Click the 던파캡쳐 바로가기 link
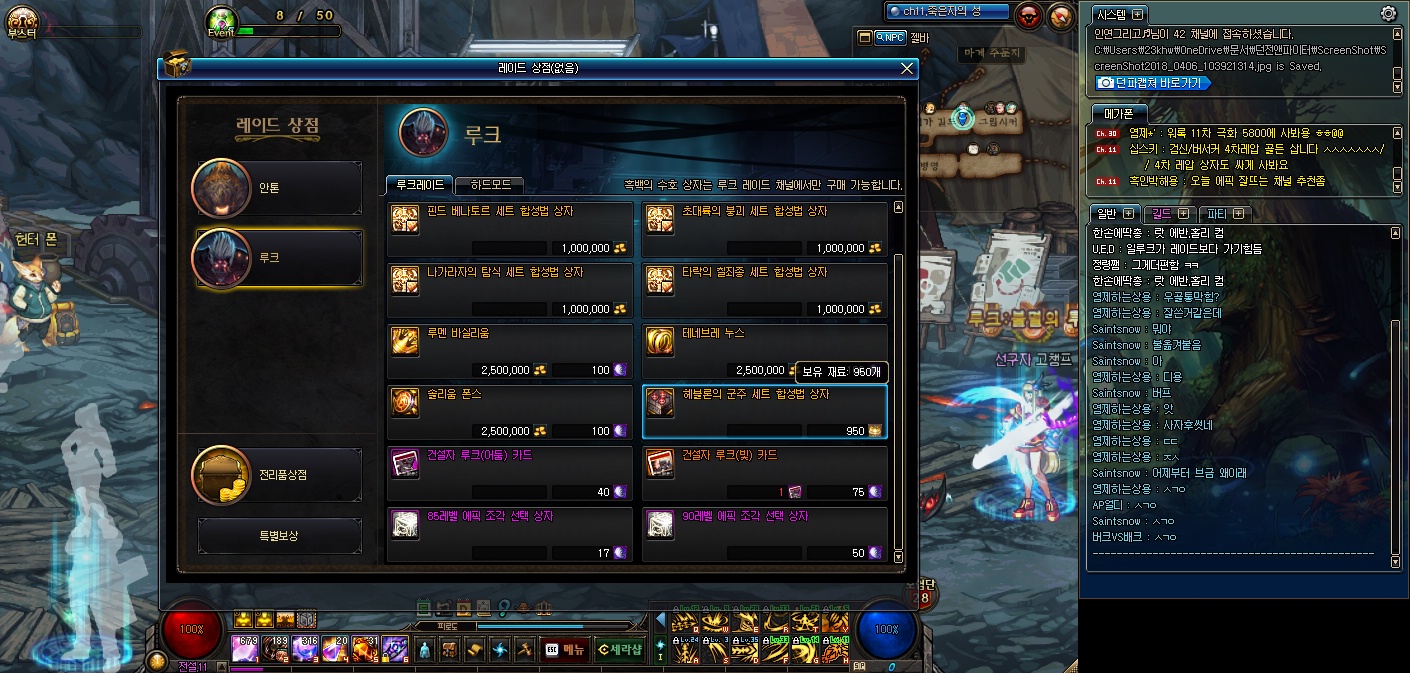Screen dimensions: 1410x673 pos(1152,83)
